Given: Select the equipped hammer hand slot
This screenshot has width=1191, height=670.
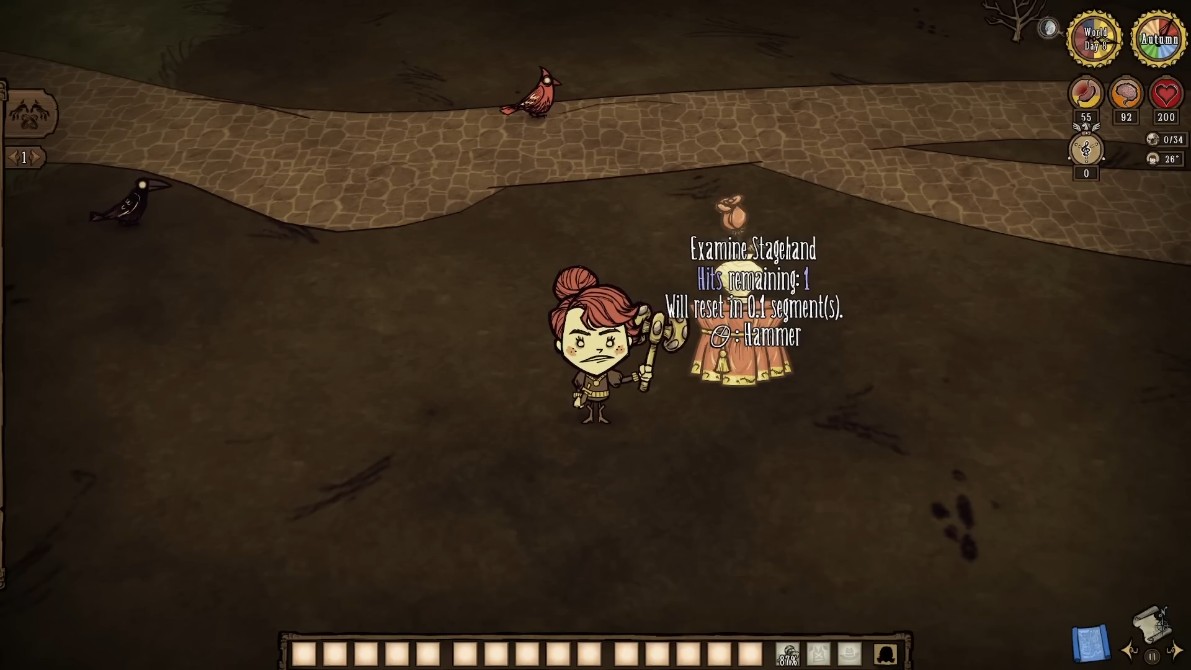Looking at the screenshot, I should point(788,655).
